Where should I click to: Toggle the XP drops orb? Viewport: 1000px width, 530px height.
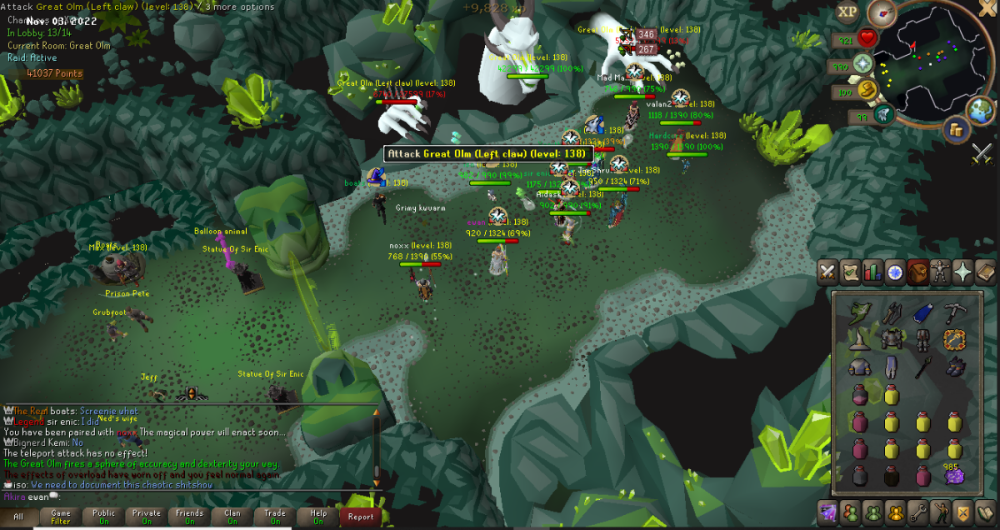click(x=846, y=13)
